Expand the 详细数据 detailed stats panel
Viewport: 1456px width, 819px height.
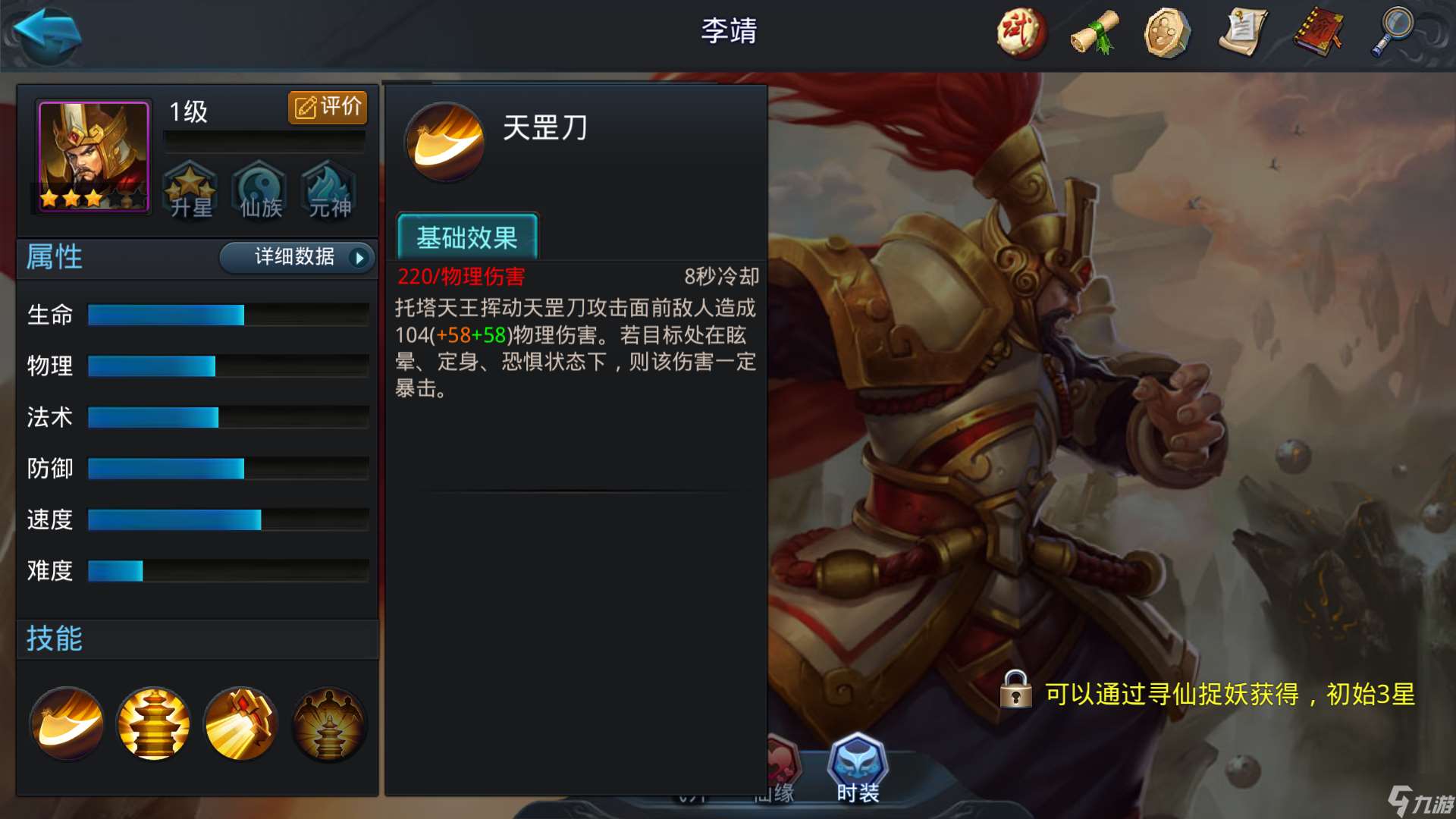pyautogui.click(x=297, y=258)
